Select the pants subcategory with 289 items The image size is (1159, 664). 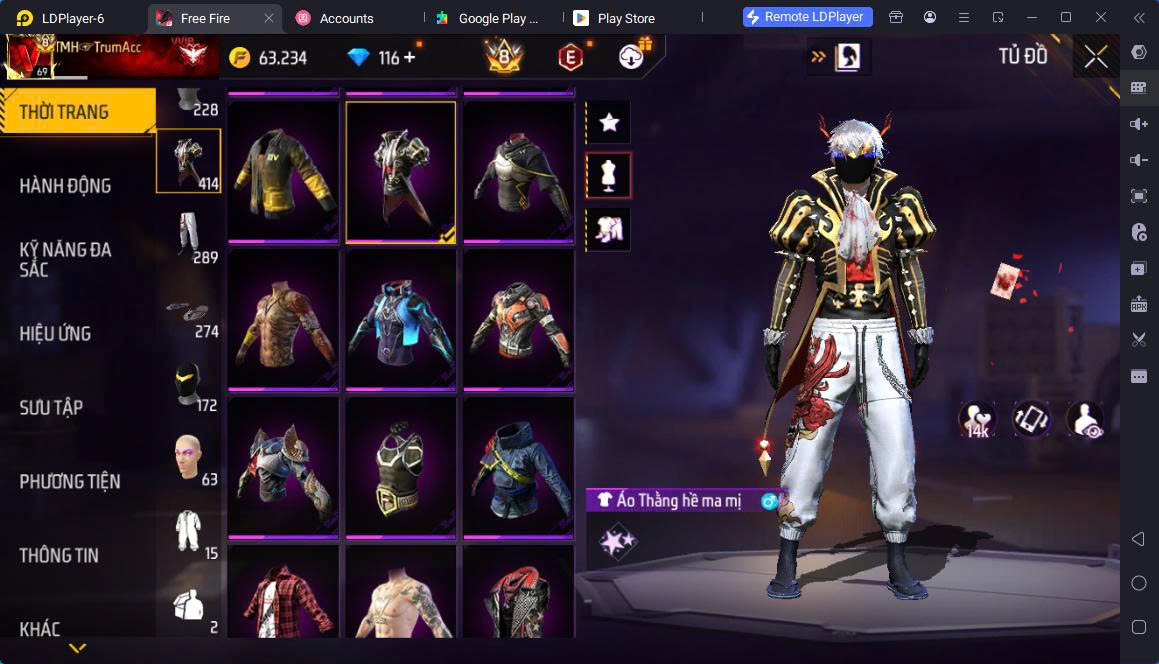pos(189,238)
